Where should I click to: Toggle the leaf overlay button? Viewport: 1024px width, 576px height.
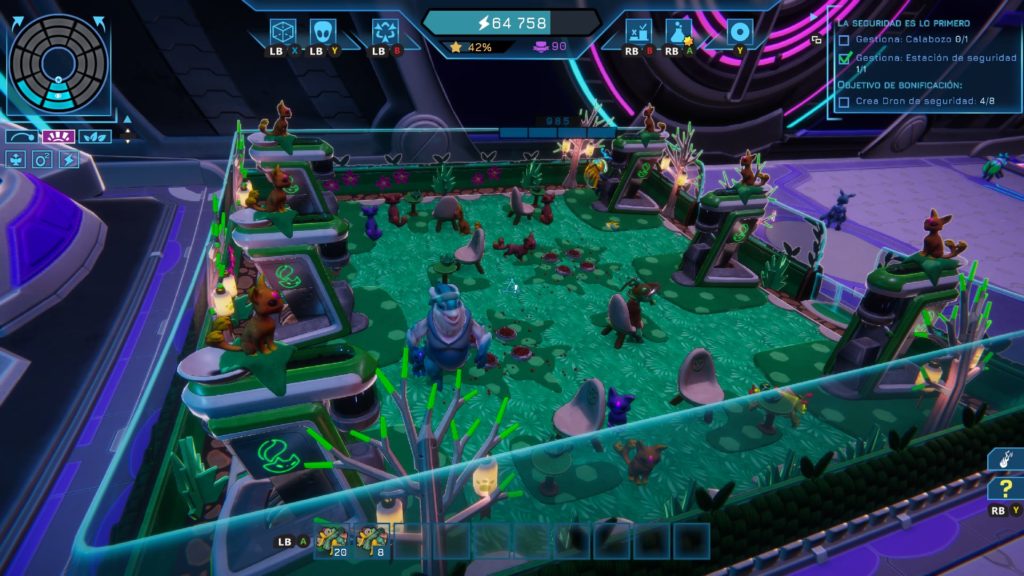(95, 136)
